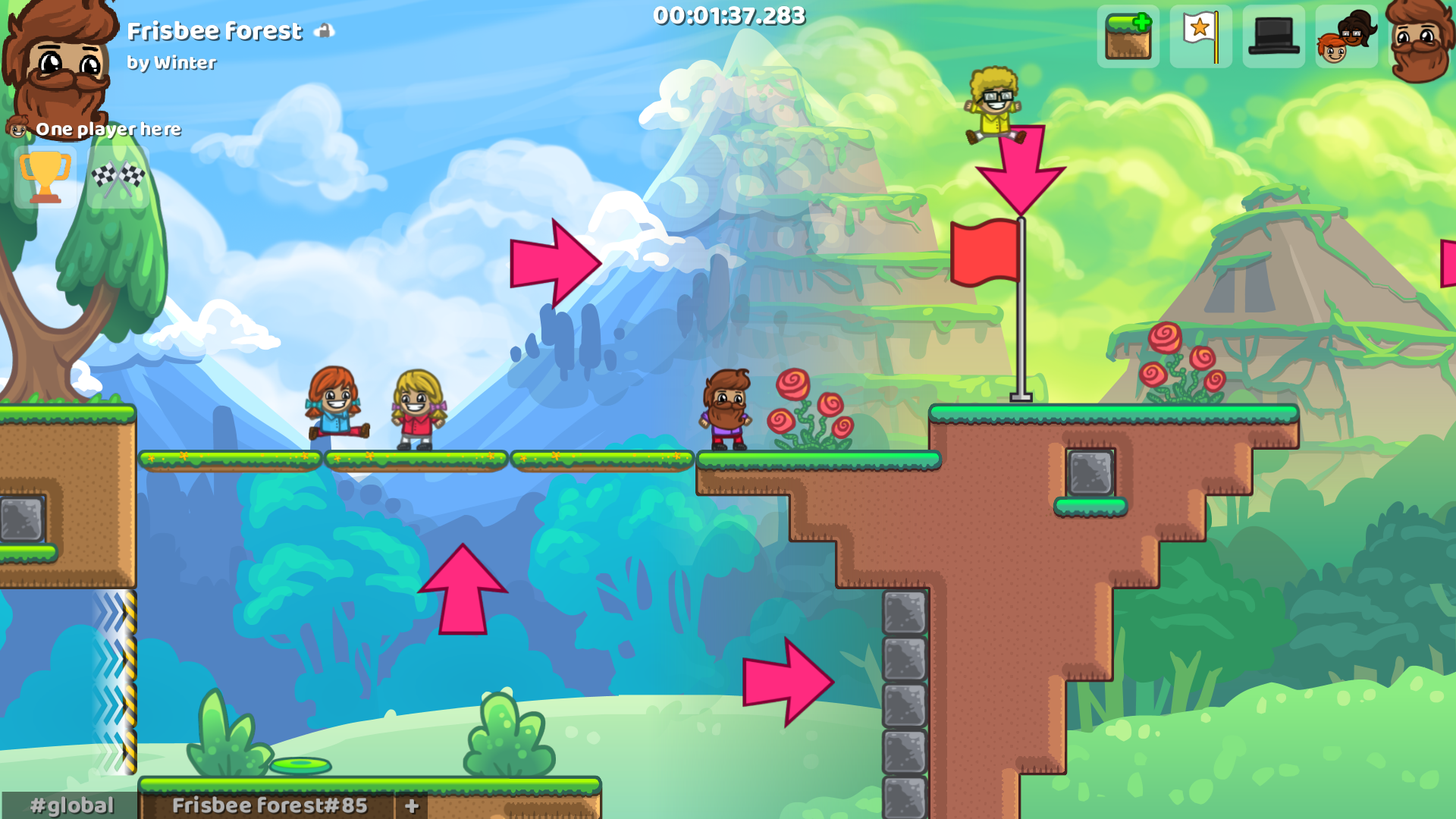This screenshot has width=1456, height=819.
Task: Open the world creation icon with green plus
Action: [1128, 37]
